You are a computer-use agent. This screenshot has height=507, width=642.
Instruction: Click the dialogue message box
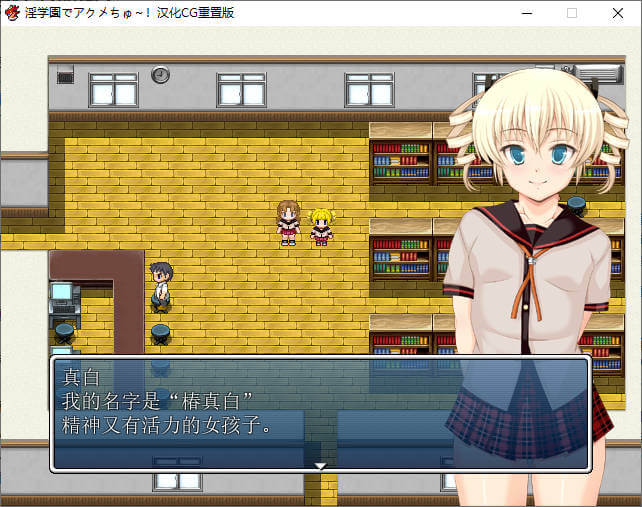click(x=320, y=412)
